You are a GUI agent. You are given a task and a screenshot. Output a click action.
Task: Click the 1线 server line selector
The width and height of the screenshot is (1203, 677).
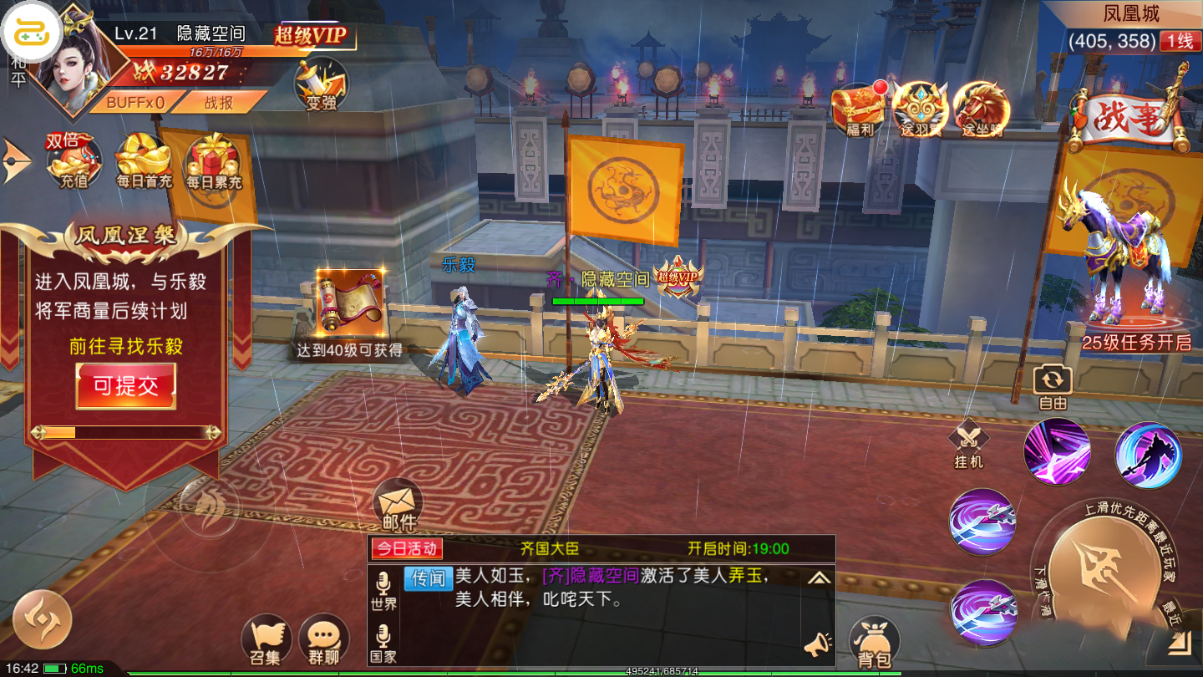pyautogui.click(x=1178, y=41)
